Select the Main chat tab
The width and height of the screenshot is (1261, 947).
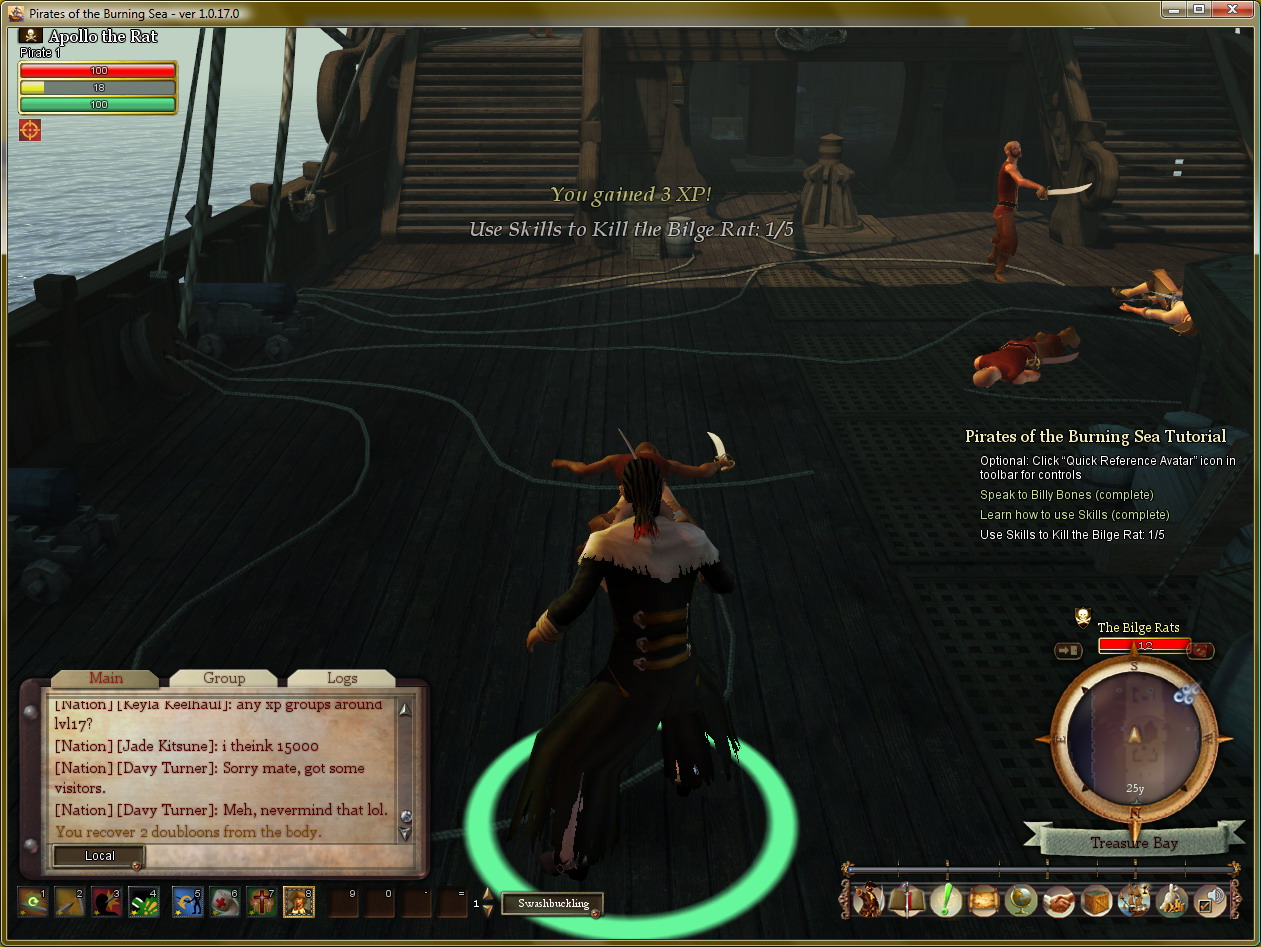[x=105, y=678]
